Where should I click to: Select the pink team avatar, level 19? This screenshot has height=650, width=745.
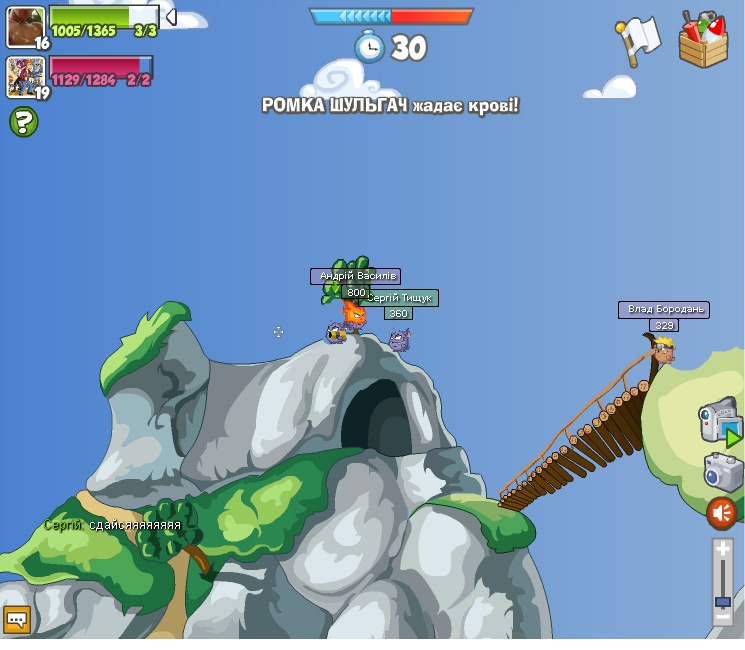(x=25, y=77)
